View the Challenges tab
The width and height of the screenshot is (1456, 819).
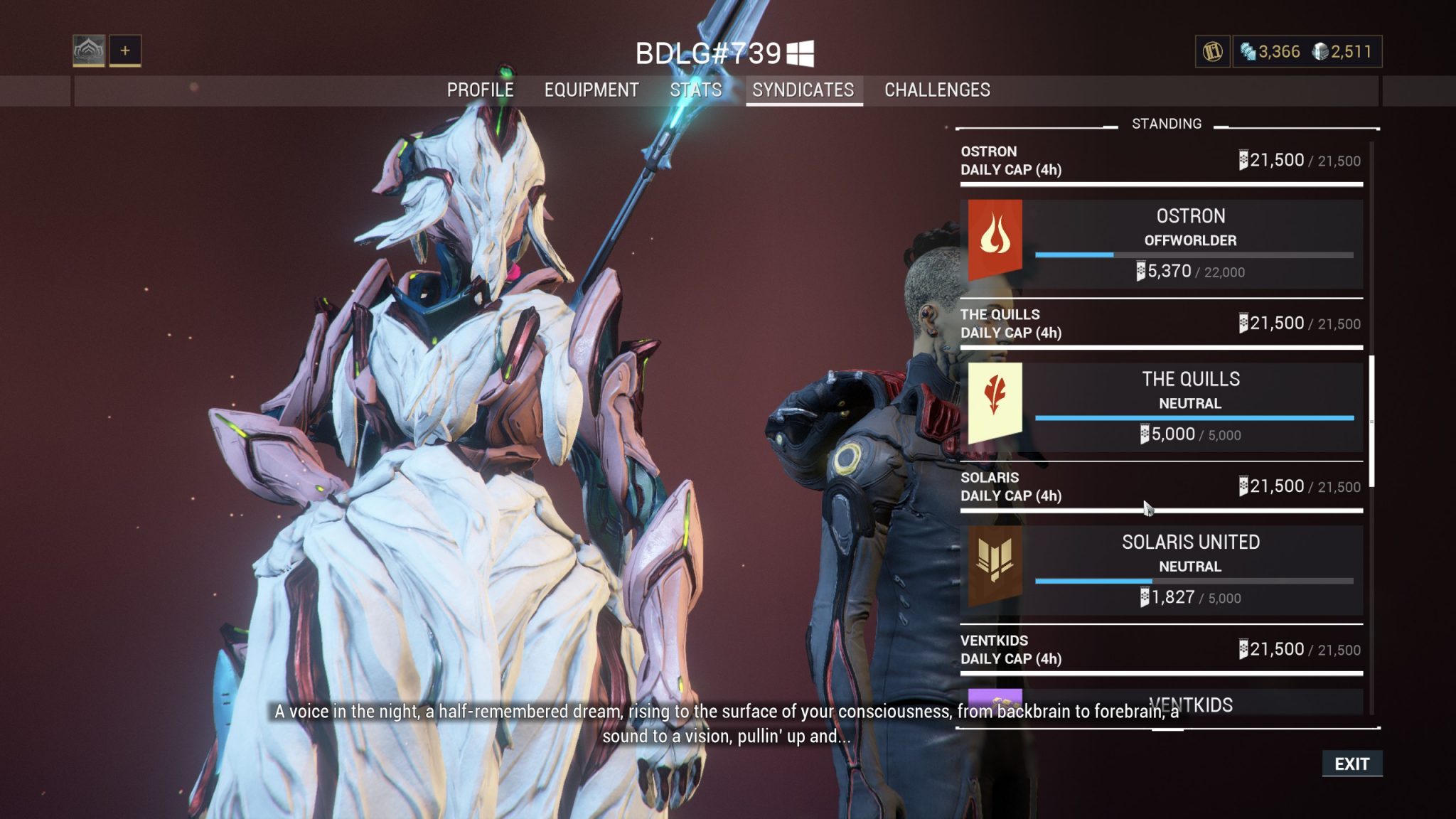(937, 90)
